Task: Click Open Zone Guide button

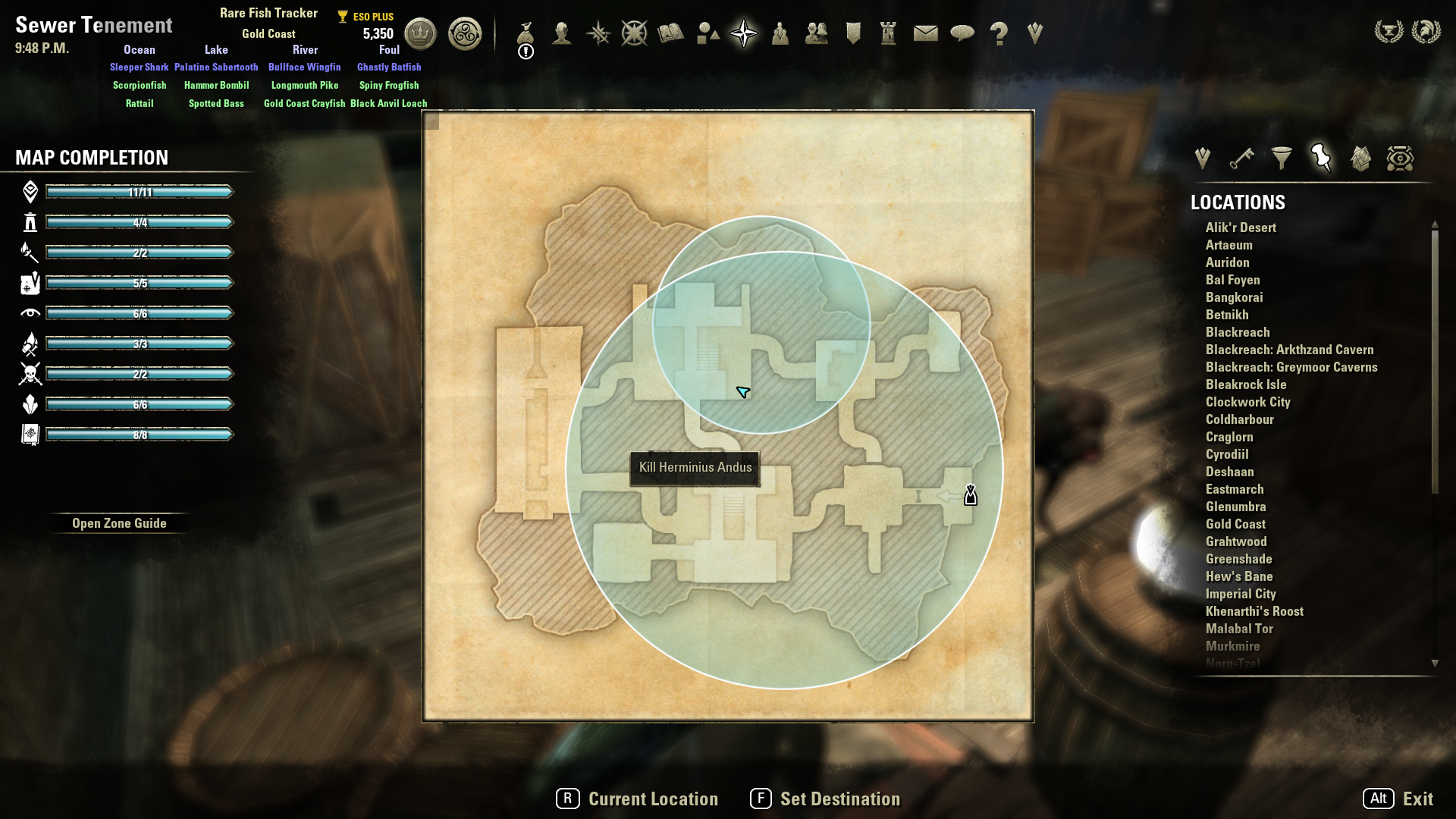Action: pos(119,523)
